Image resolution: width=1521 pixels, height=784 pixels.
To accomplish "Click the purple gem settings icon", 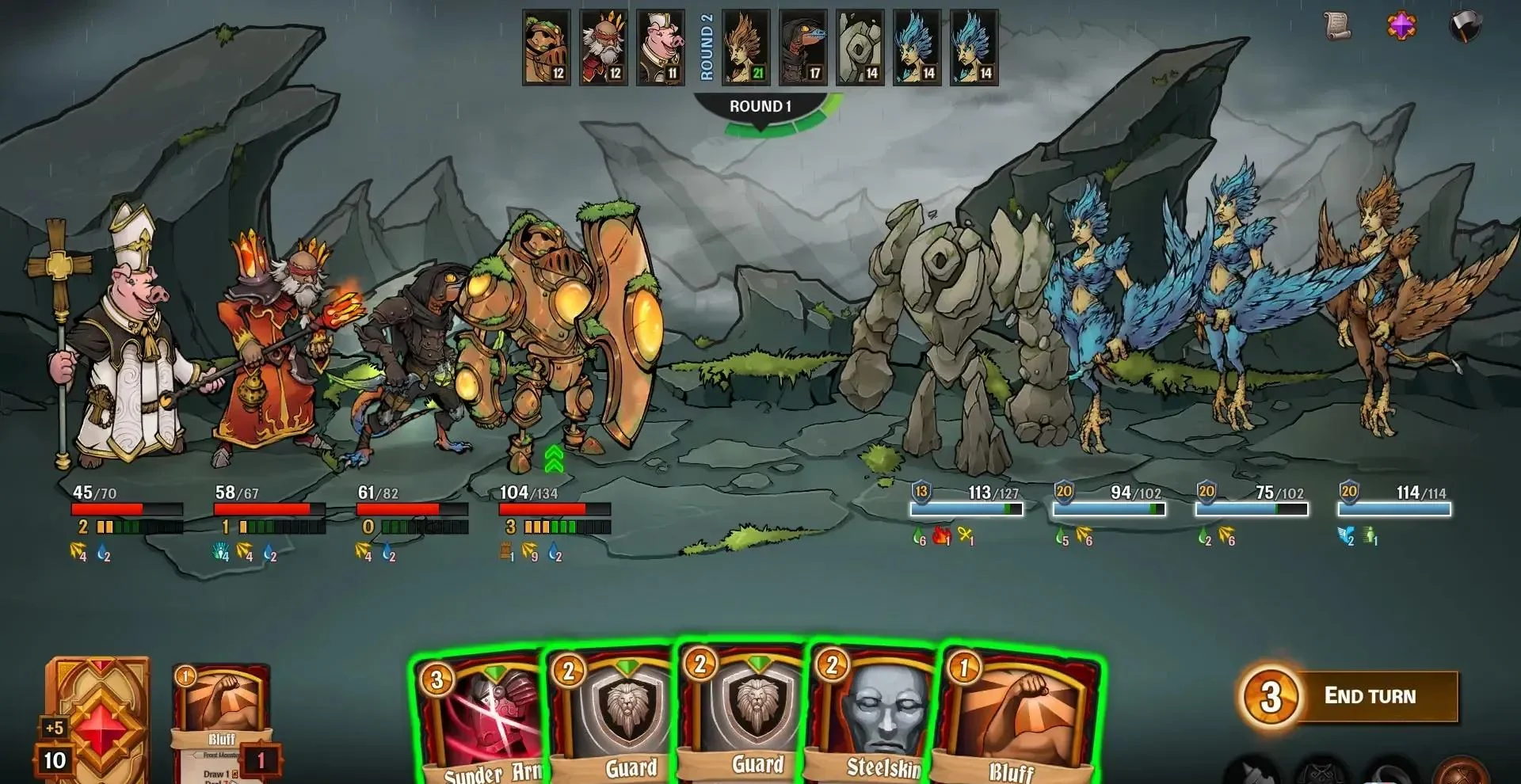I will point(1401,25).
